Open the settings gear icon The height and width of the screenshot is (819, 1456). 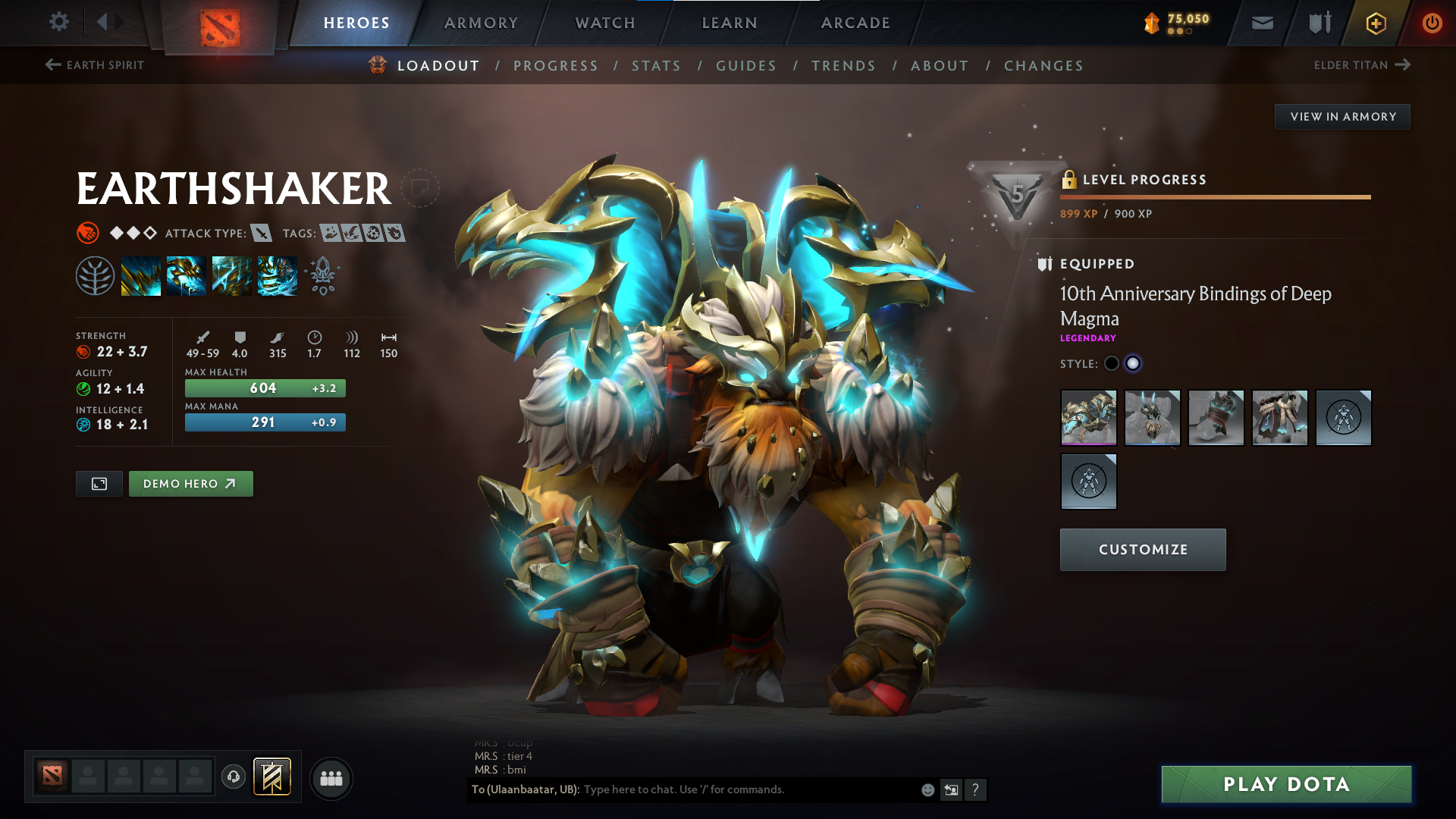58,22
